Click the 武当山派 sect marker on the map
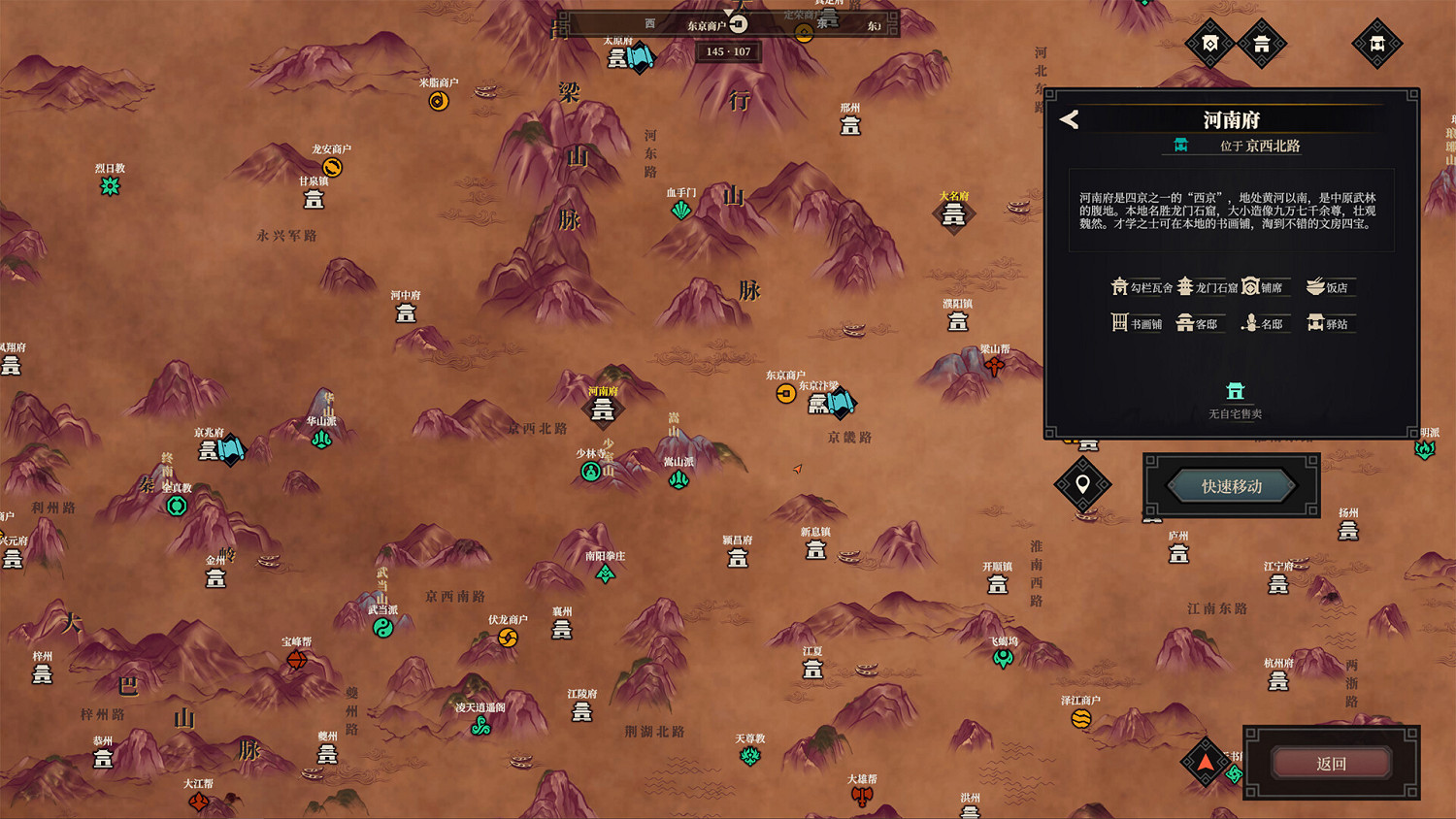 coord(385,628)
